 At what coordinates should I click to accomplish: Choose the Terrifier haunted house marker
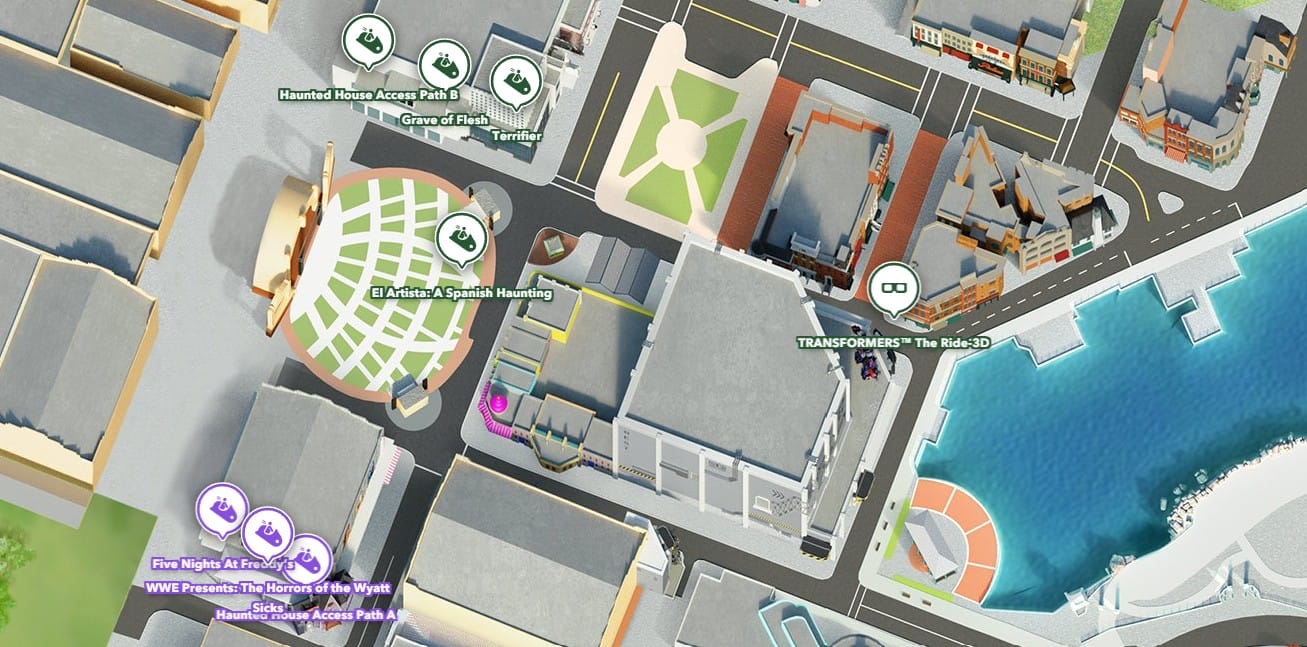click(x=515, y=81)
